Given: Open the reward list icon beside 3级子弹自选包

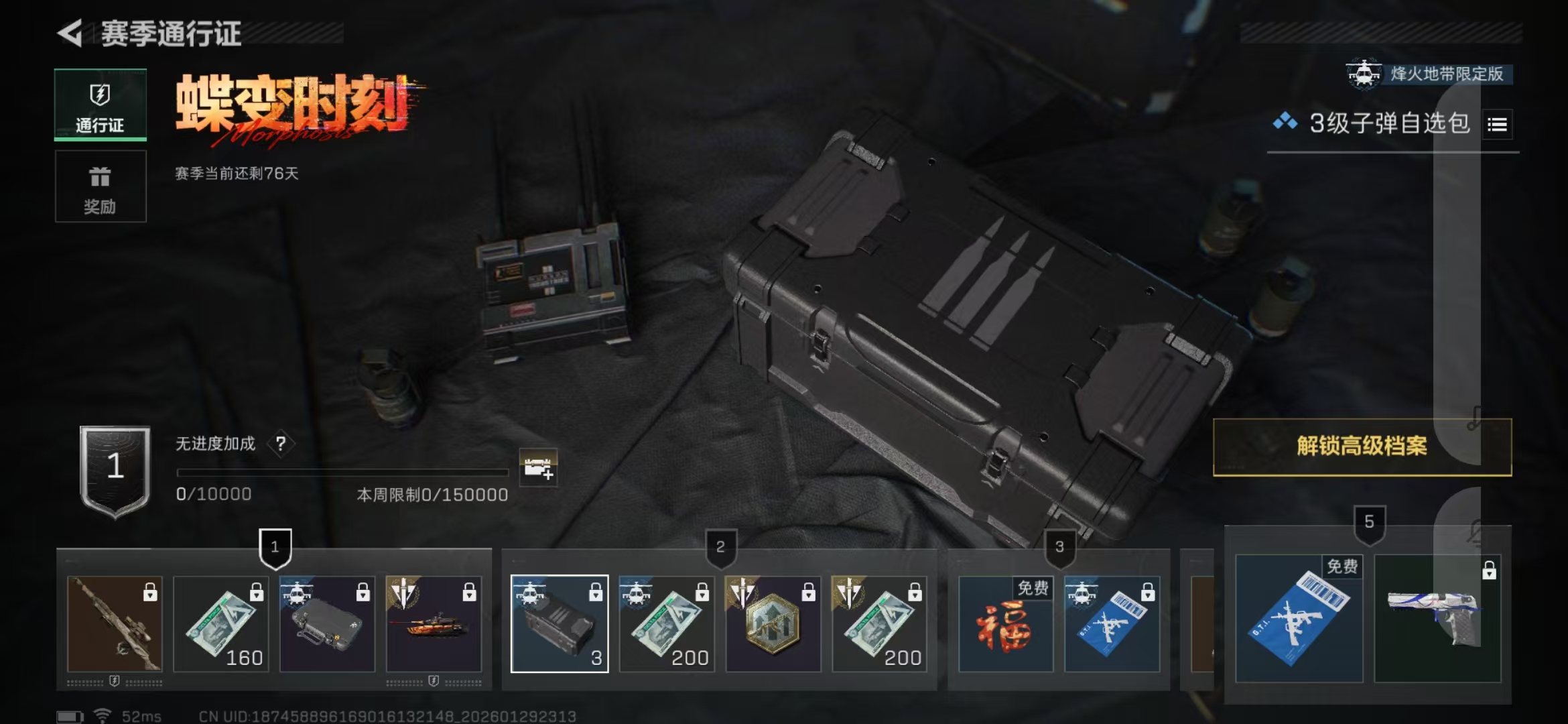Looking at the screenshot, I should pyautogui.click(x=1497, y=125).
